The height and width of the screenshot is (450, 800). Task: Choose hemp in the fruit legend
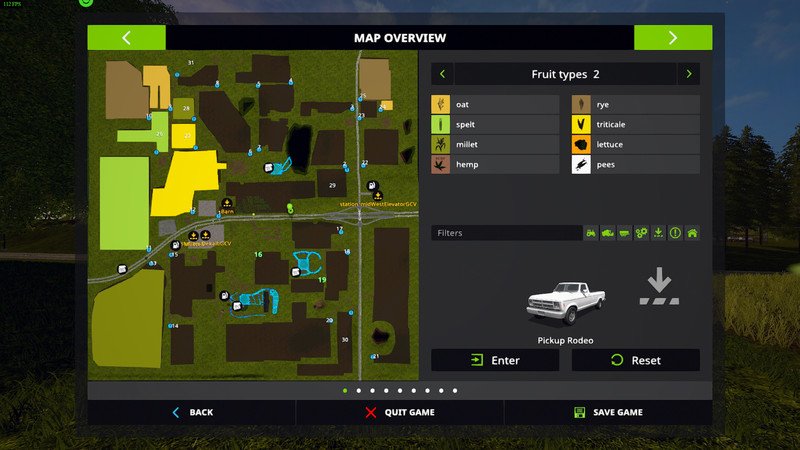pos(495,164)
